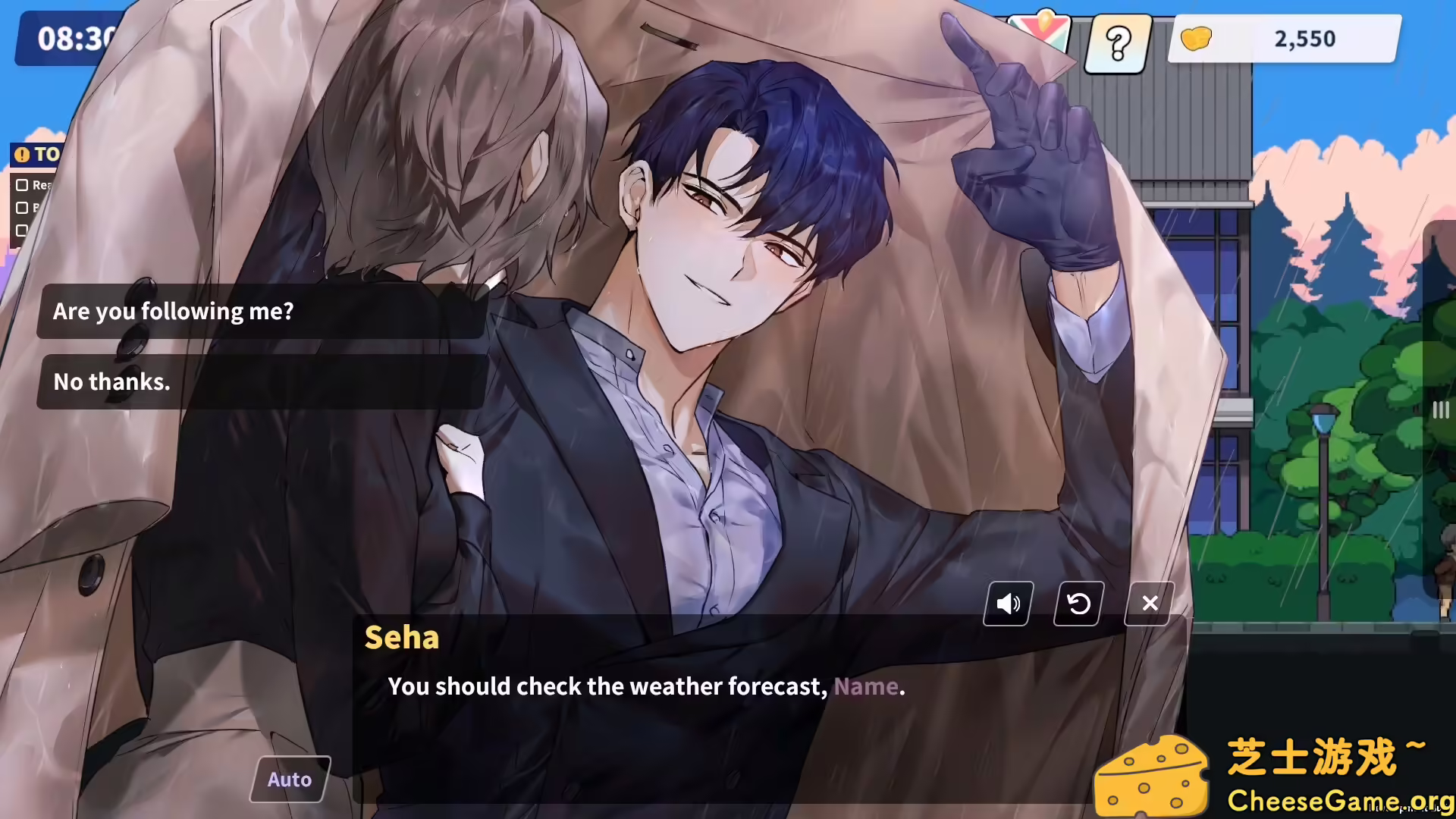Click the cheese coin currency icon
The width and height of the screenshot is (1456, 819).
pyautogui.click(x=1195, y=39)
